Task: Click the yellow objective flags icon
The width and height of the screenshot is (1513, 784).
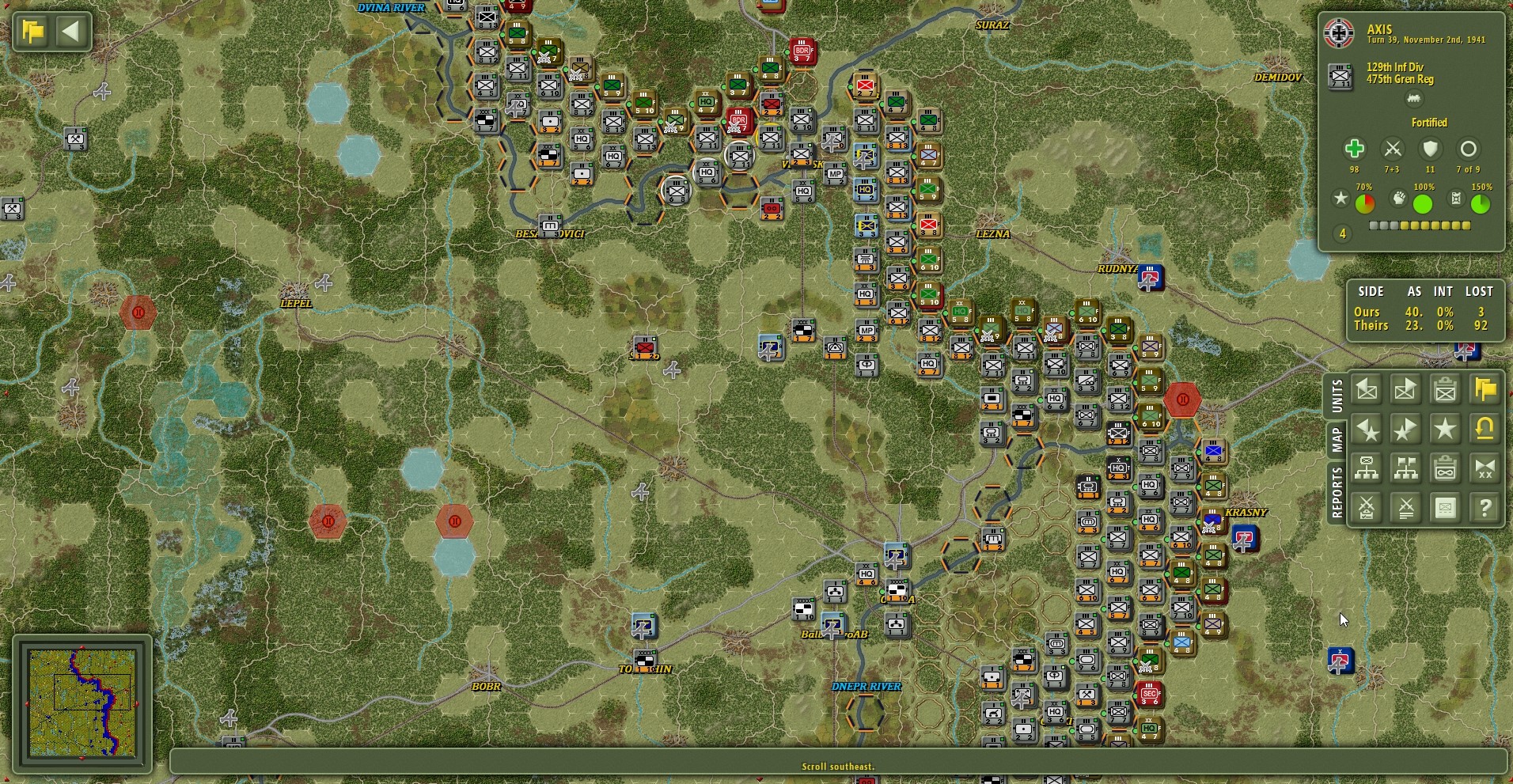Action: click(x=1485, y=389)
